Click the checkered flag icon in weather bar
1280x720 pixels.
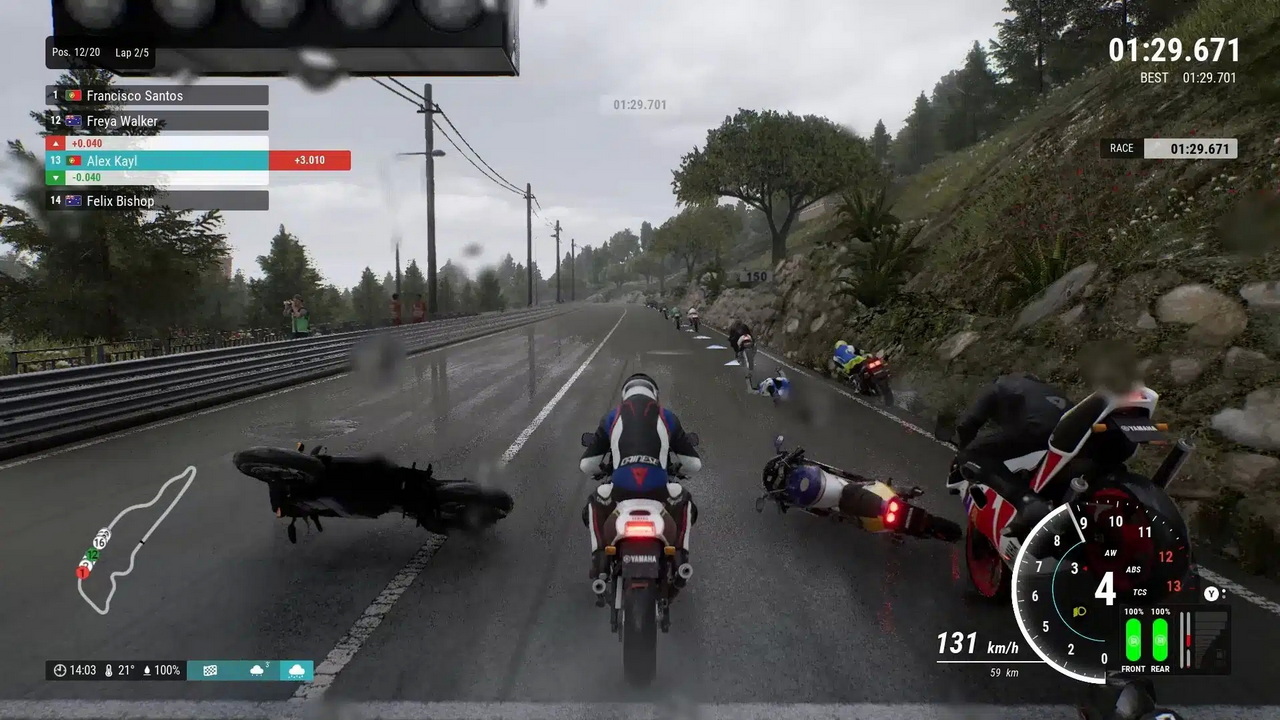click(210, 670)
